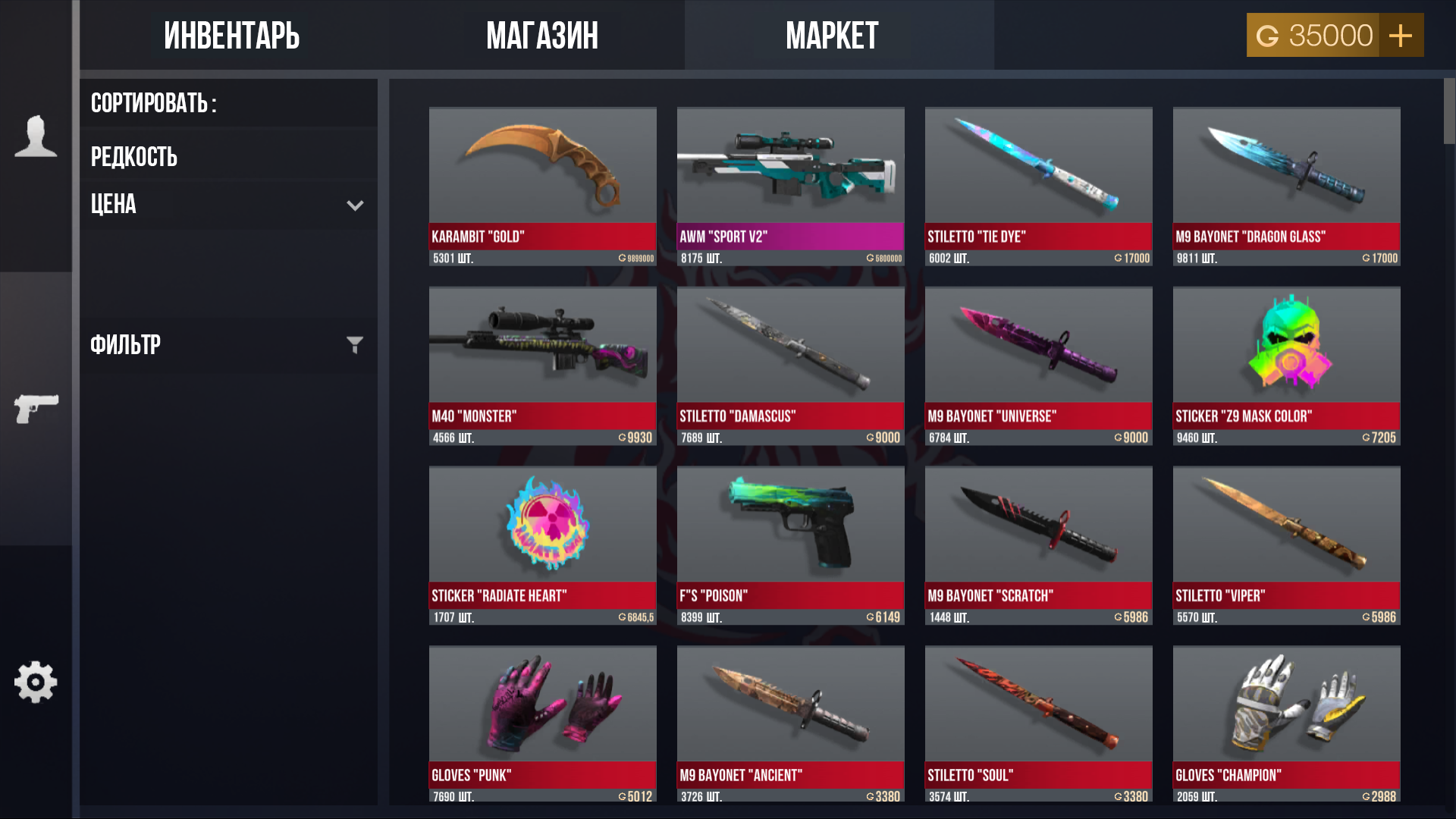Open the player profile icon in sidebar
Viewport: 1456px width, 819px height.
(x=36, y=136)
